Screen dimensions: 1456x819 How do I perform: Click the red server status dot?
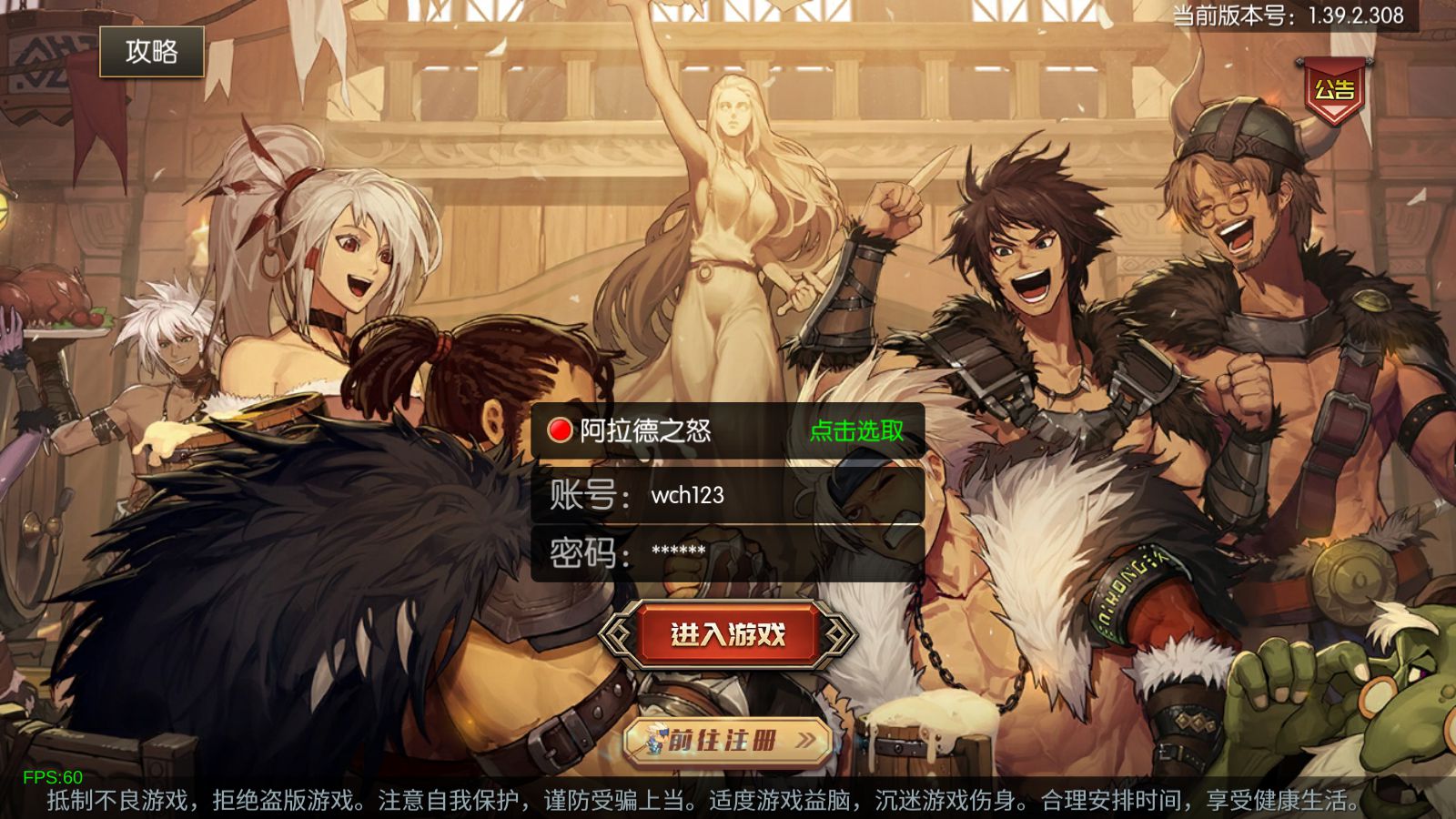pyautogui.click(x=559, y=431)
